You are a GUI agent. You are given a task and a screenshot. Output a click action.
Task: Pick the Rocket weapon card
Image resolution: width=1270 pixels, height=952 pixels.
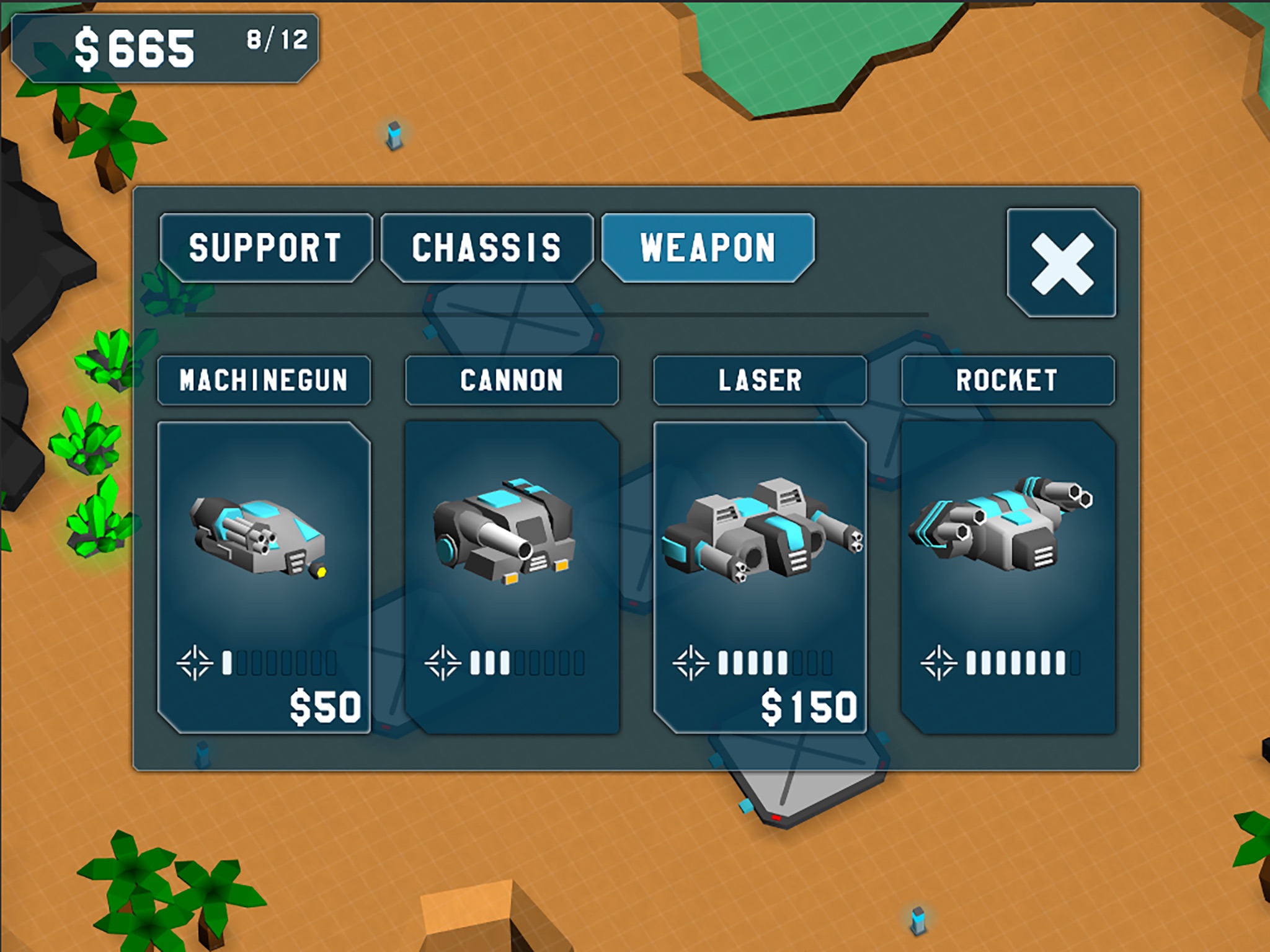tap(1008, 578)
